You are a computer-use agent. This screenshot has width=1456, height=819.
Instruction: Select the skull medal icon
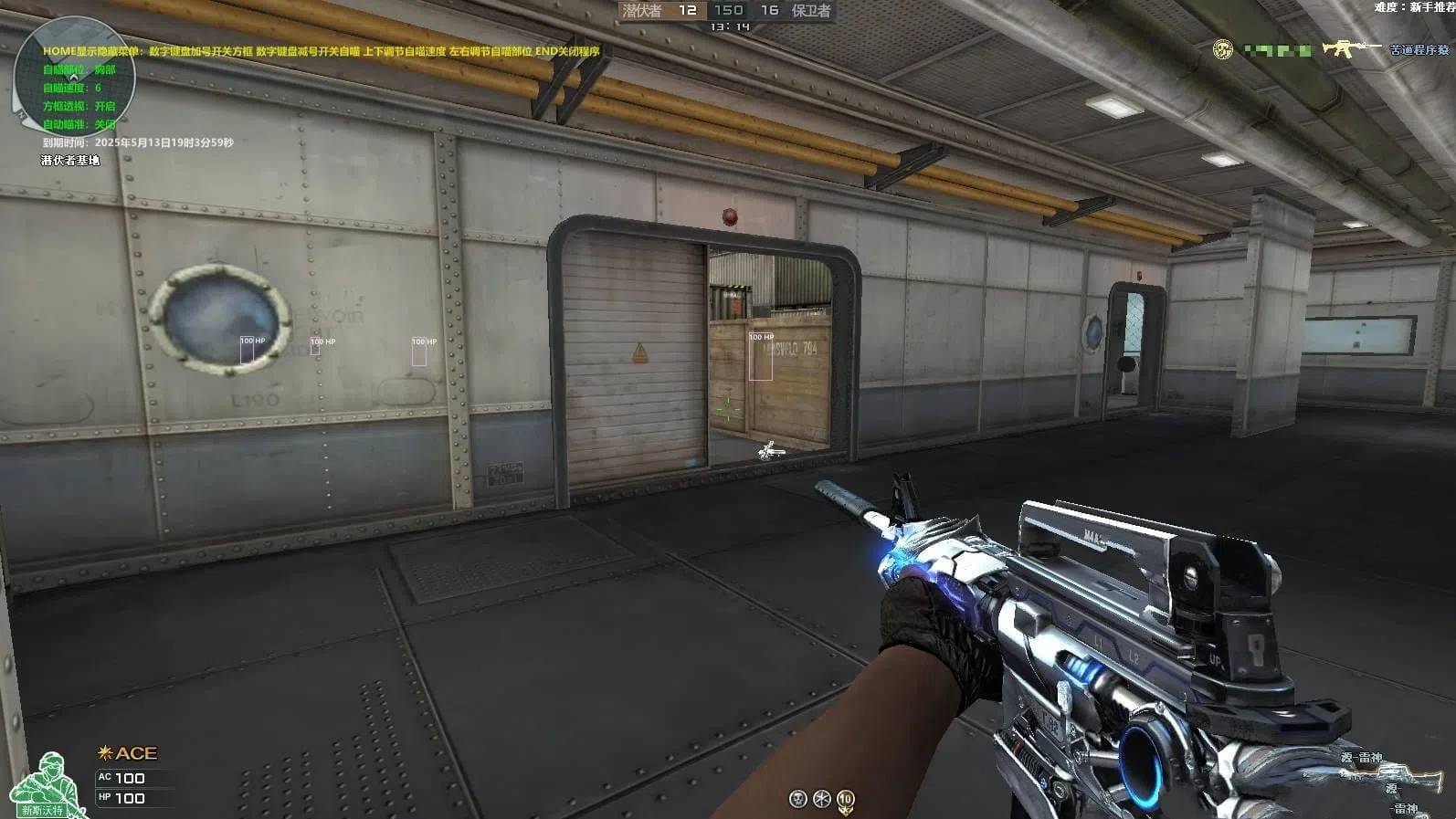(x=797, y=800)
